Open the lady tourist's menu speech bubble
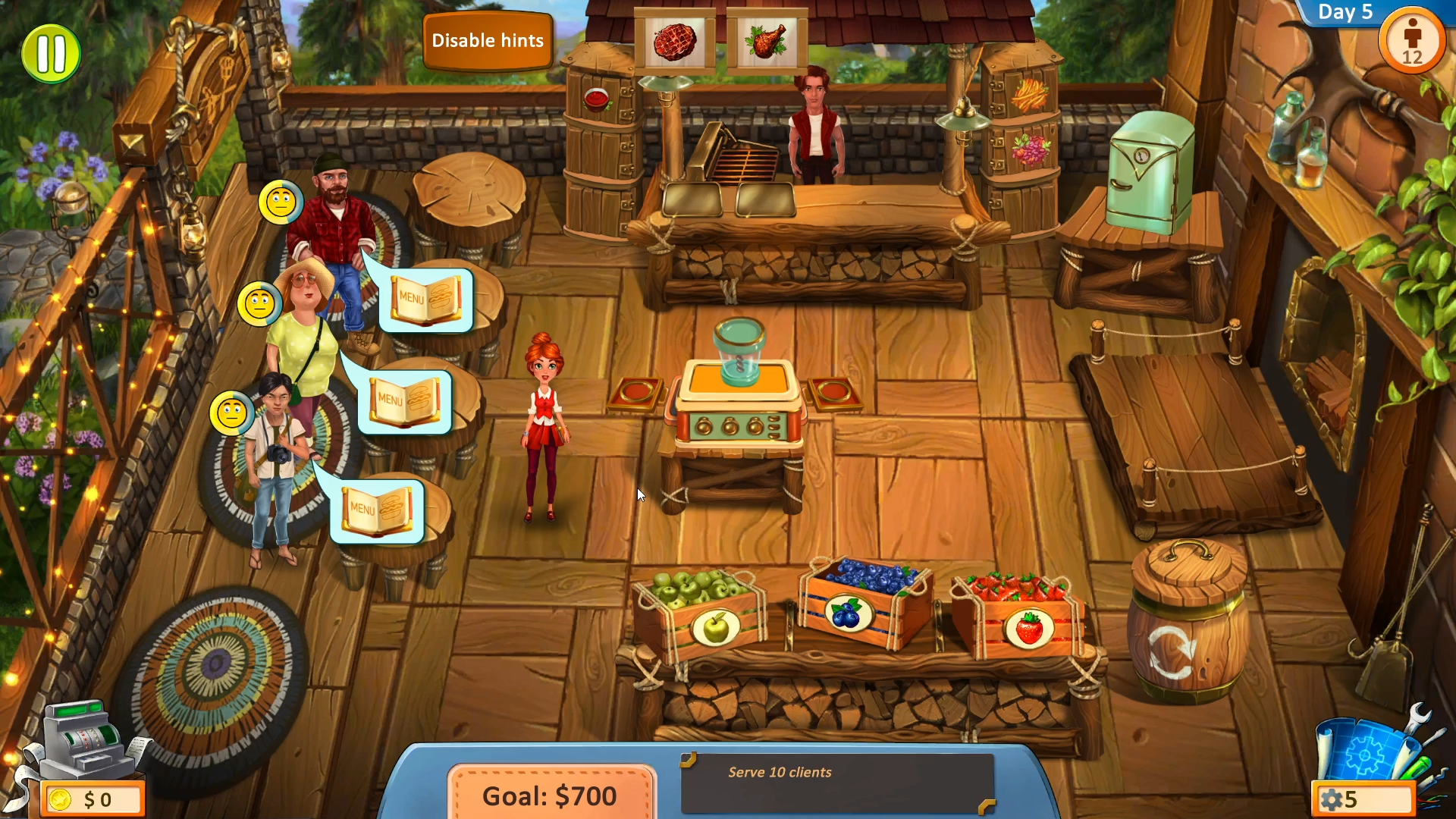 (404, 400)
